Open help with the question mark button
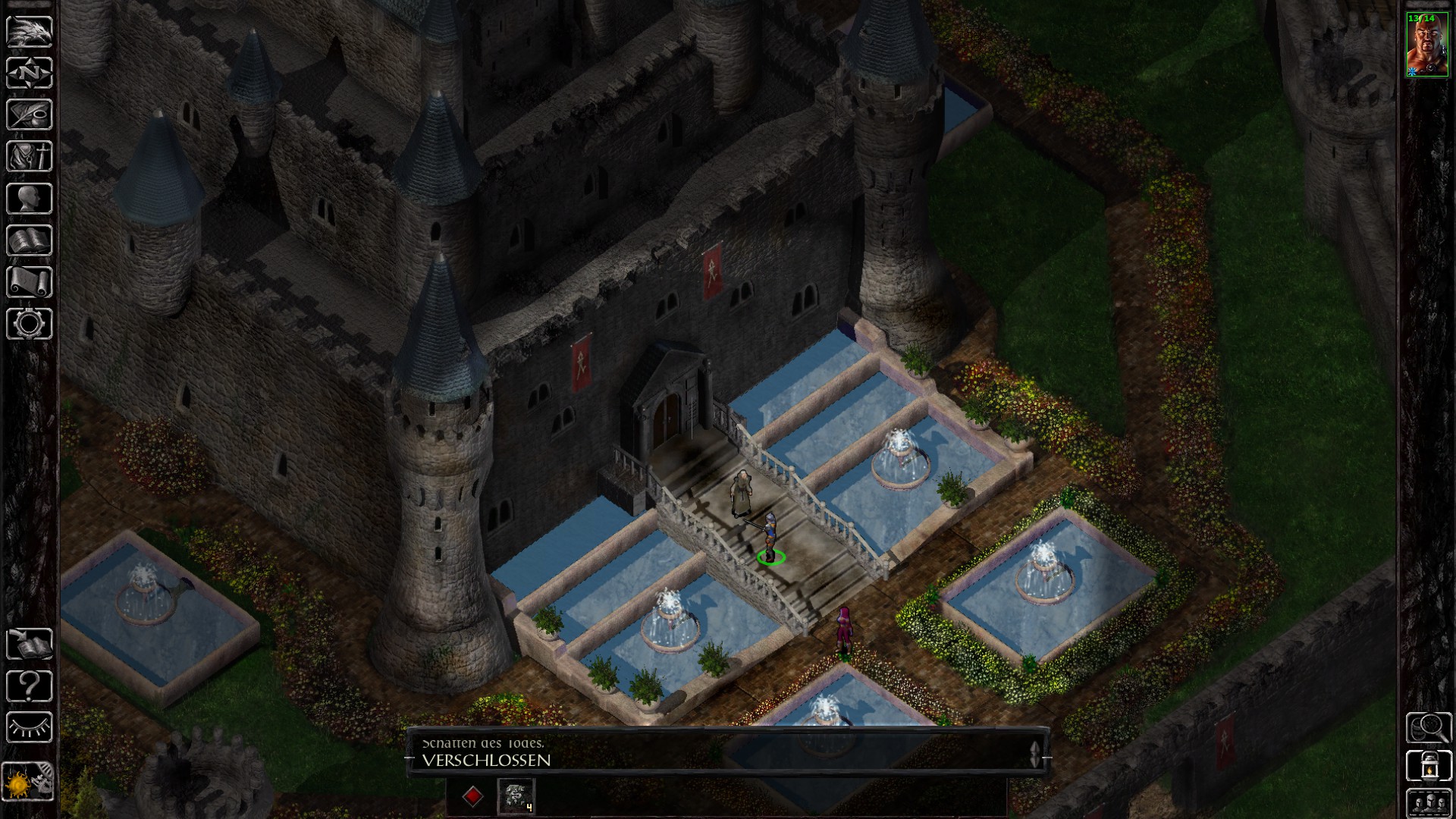Viewport: 1456px width, 819px height. [30, 686]
